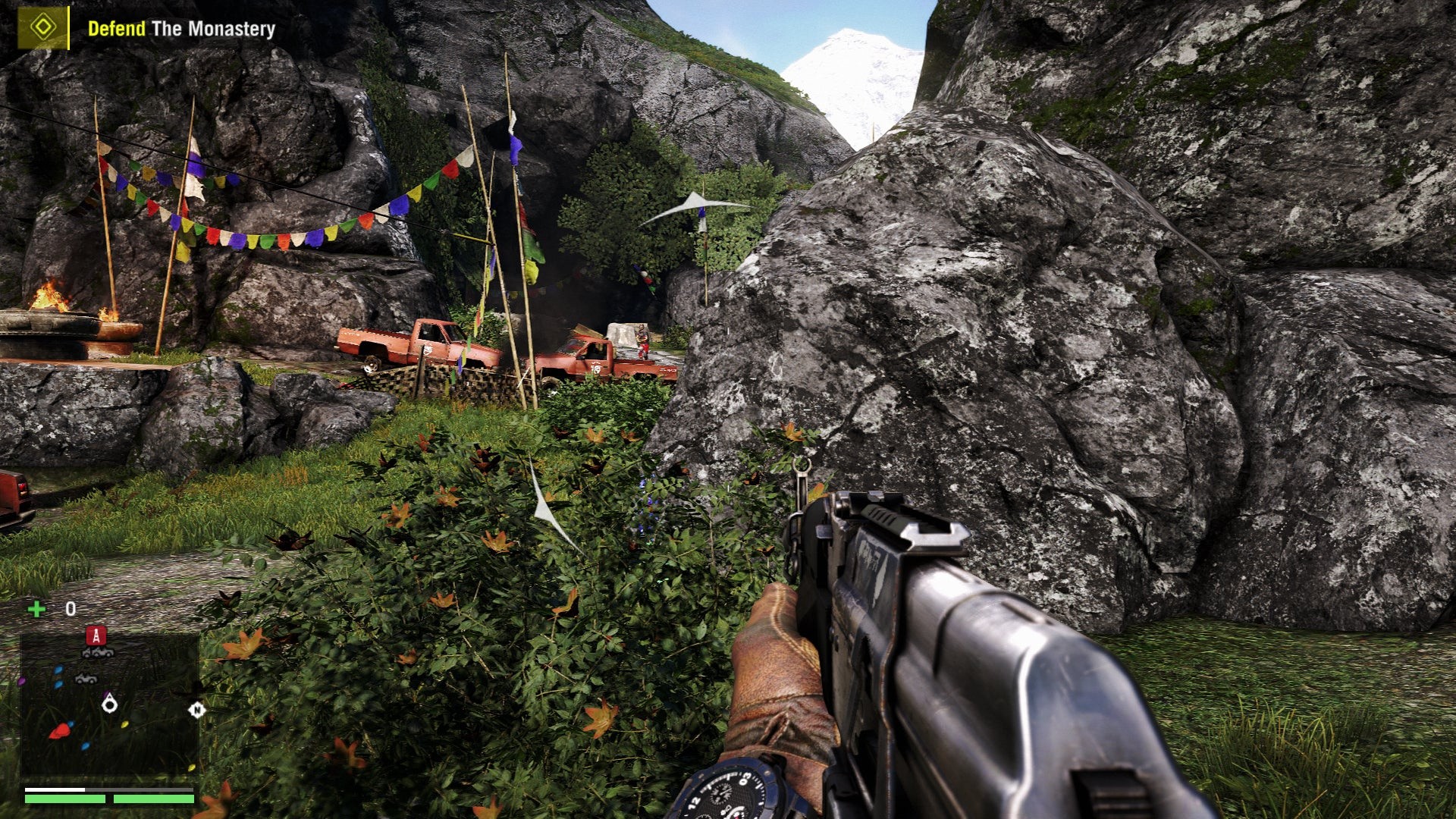Viewport: 1456px width, 819px height.
Task: Click the green plus healing syringe icon
Action: (x=36, y=609)
